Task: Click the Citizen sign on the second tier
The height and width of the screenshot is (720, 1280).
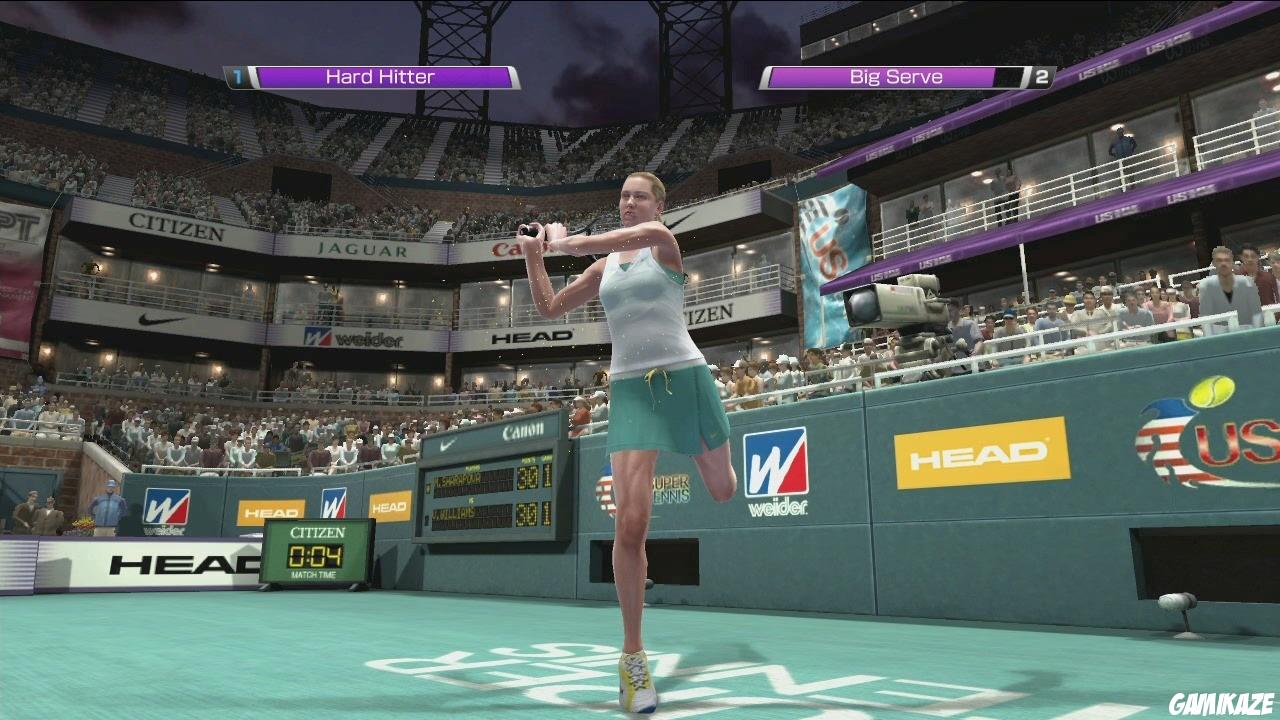Action: 176,227
